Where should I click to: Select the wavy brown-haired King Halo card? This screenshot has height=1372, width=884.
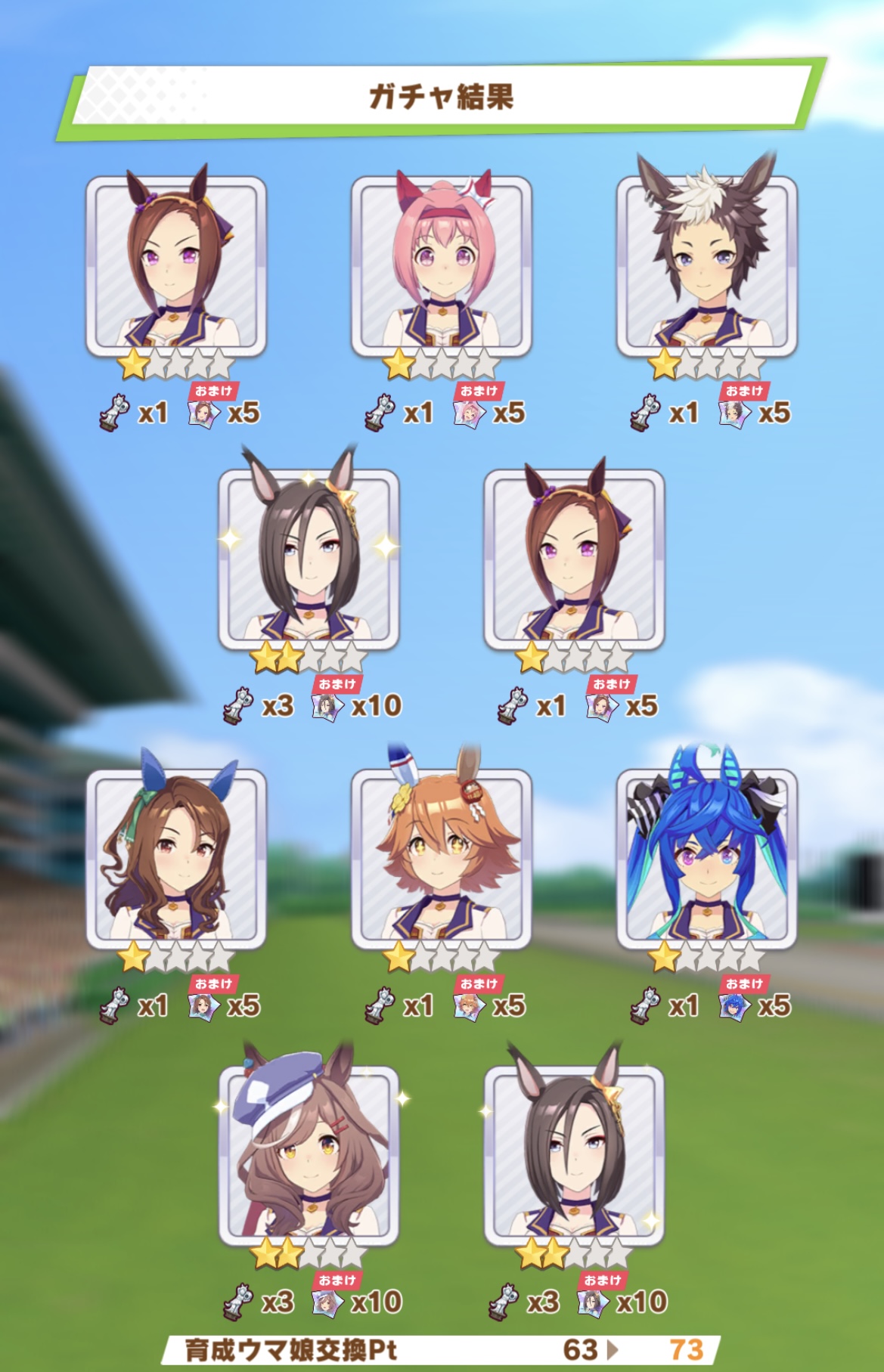coord(175,859)
